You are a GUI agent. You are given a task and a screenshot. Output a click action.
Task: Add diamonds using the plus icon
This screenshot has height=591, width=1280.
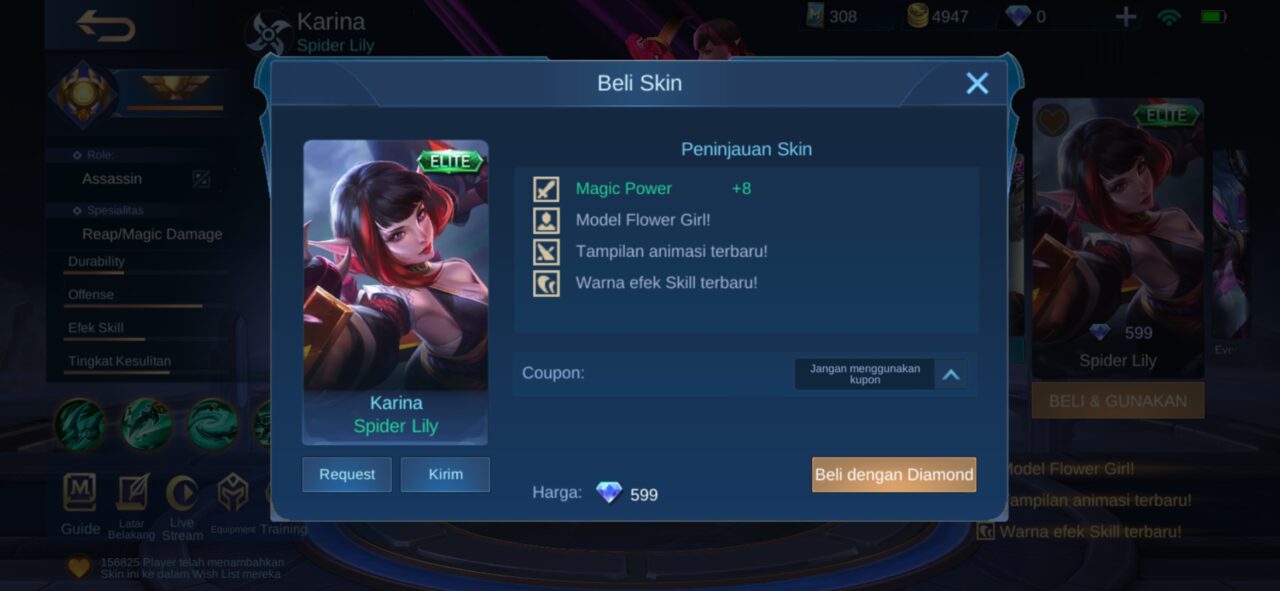pyautogui.click(x=1126, y=16)
